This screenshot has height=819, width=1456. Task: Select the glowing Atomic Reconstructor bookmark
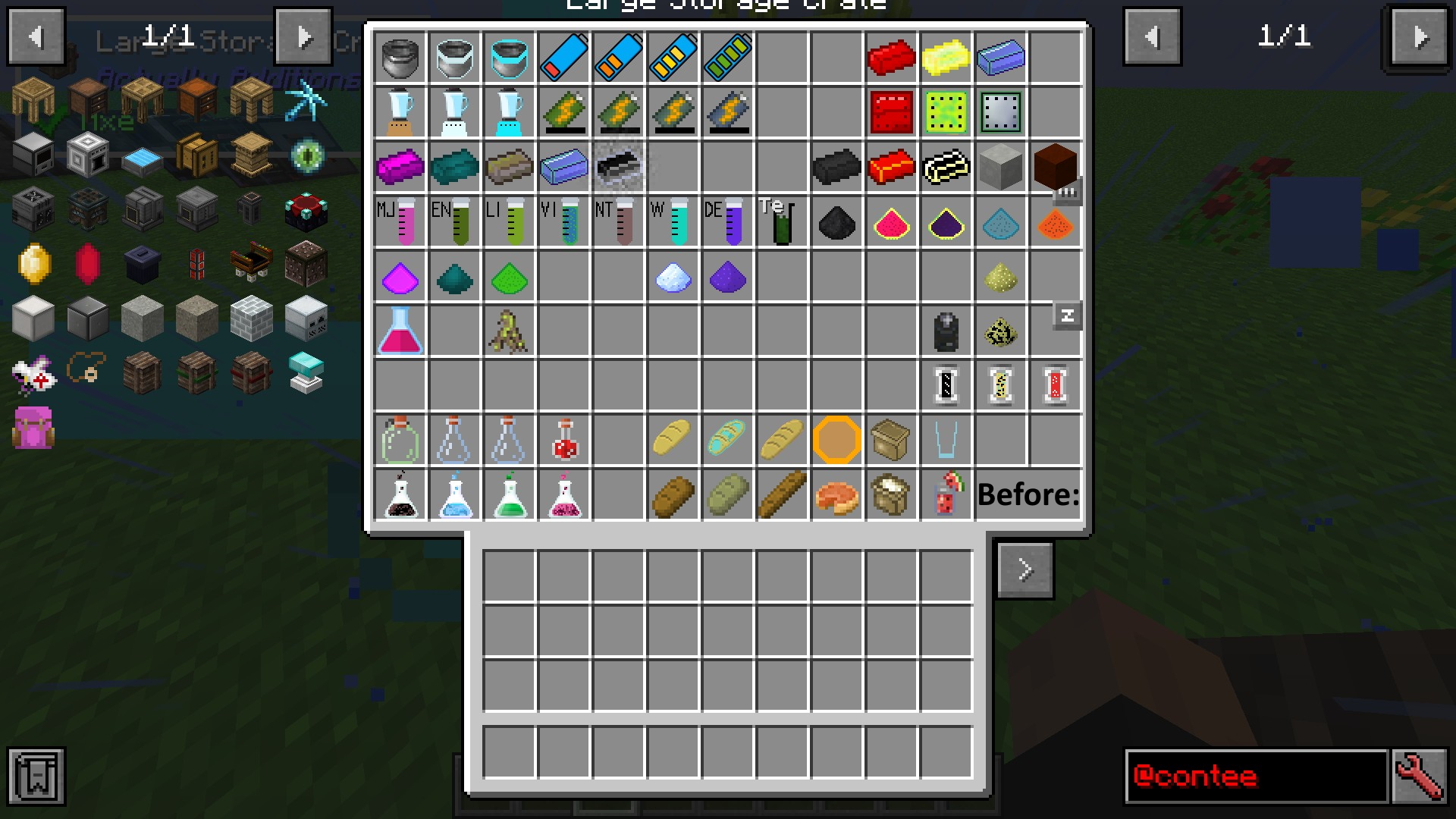click(x=306, y=155)
